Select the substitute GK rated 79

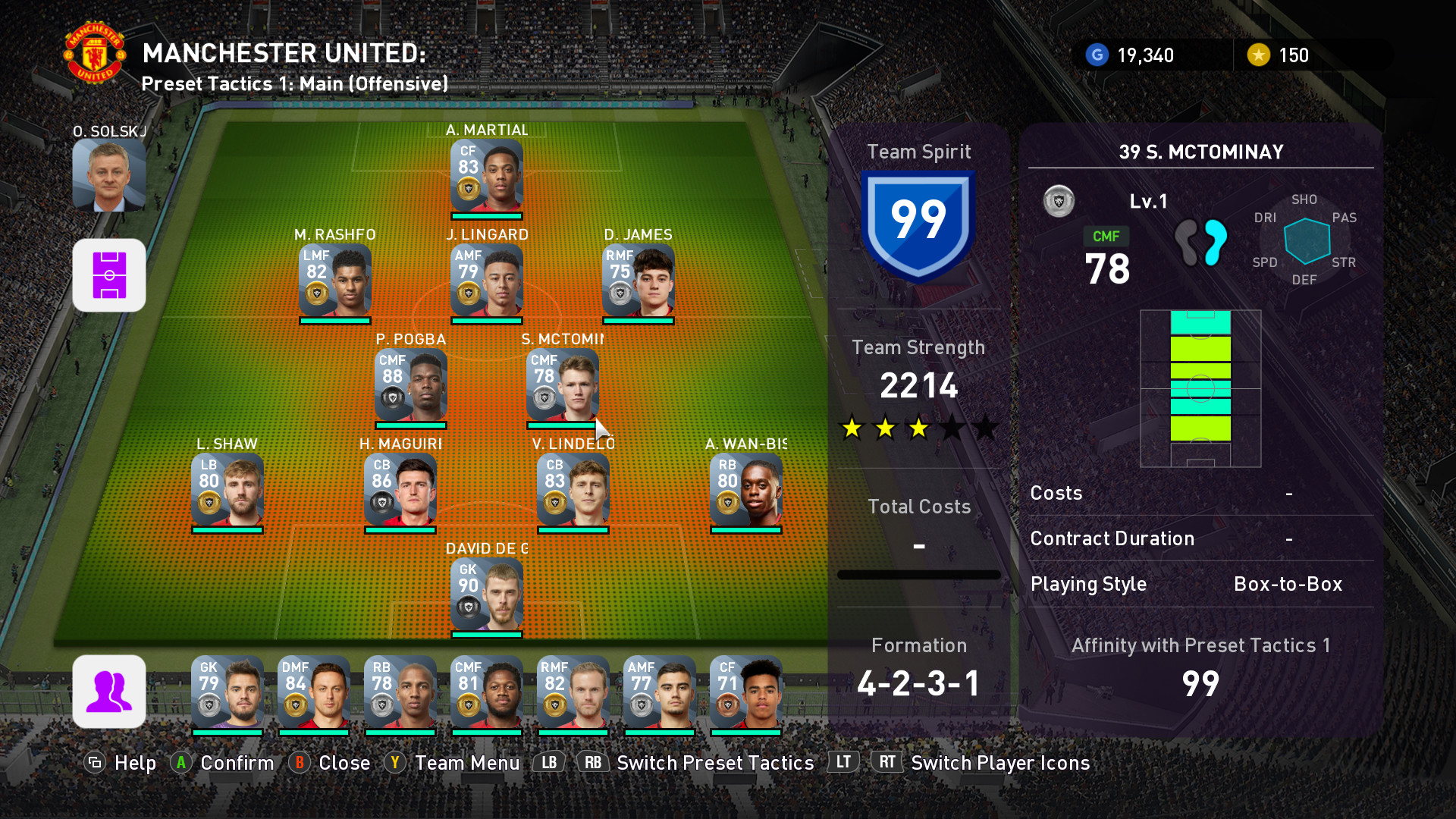[x=227, y=692]
